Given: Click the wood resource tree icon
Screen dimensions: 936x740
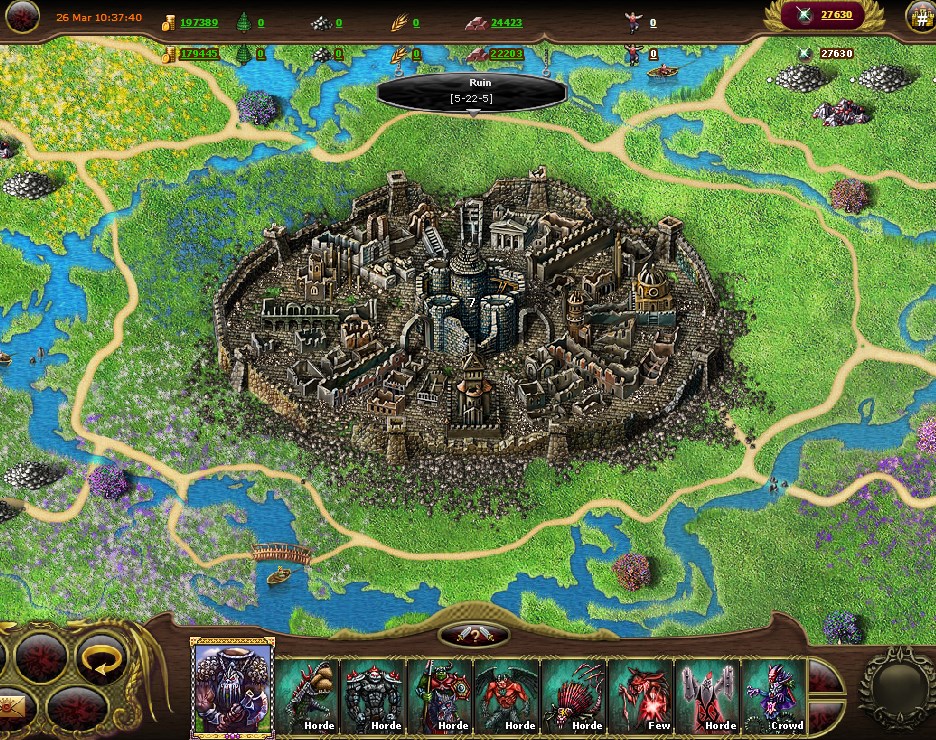Looking at the screenshot, I should coord(244,22).
